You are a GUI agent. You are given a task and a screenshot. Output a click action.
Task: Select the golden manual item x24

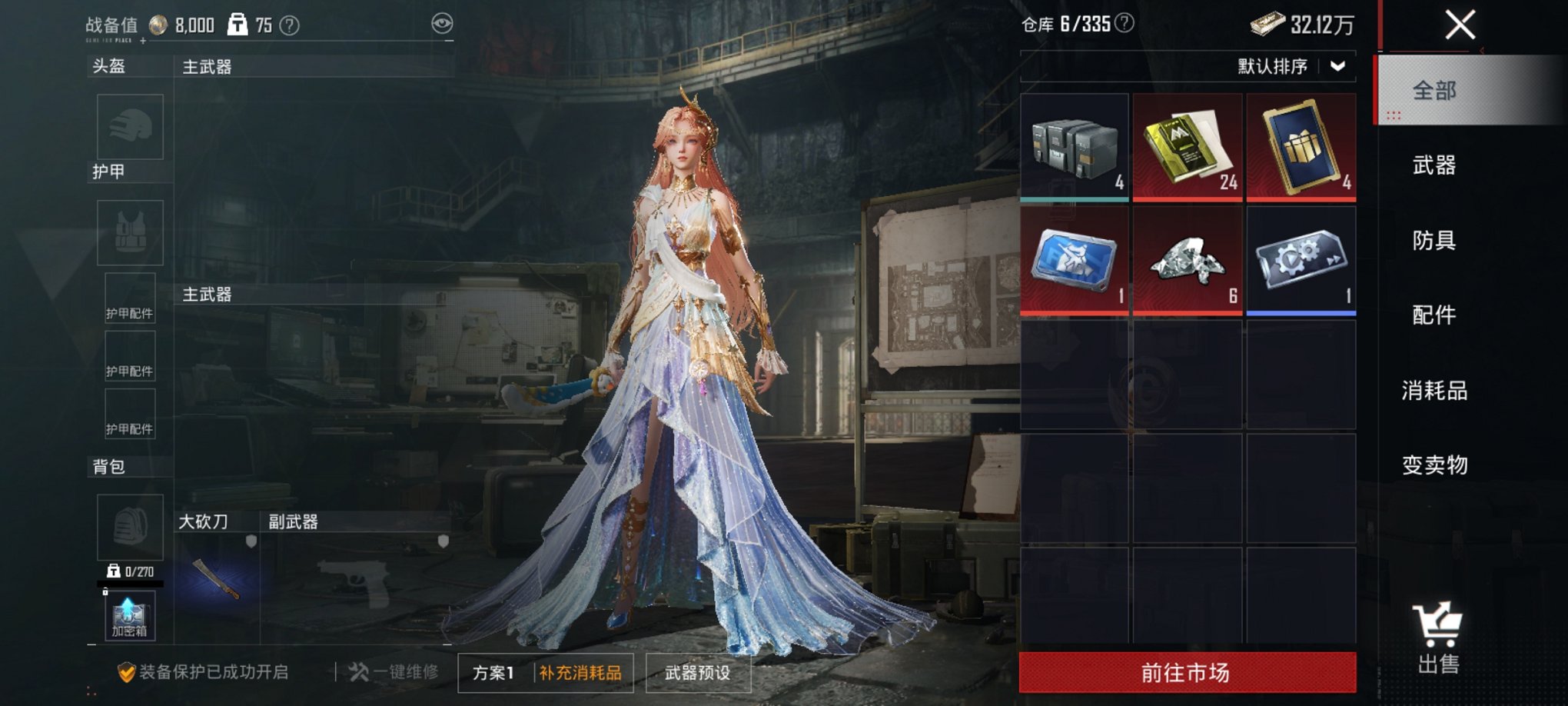tap(1186, 146)
